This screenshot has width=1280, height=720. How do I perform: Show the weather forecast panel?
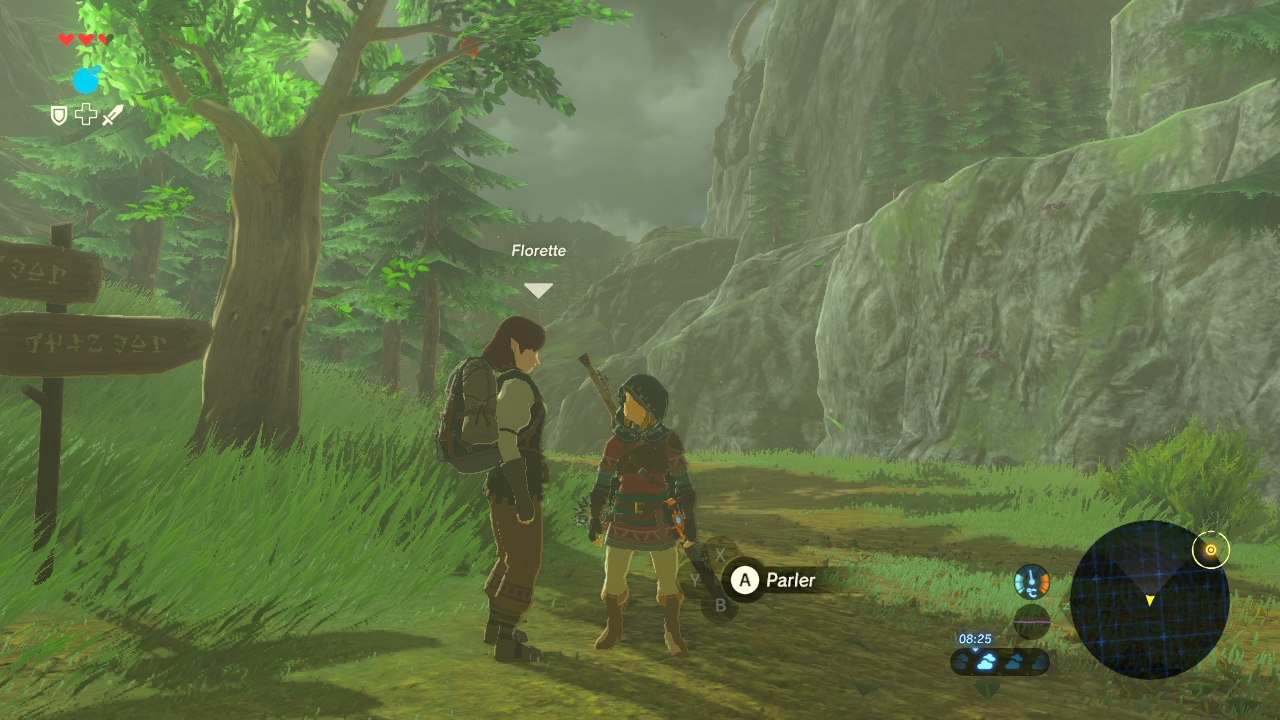pos(999,661)
